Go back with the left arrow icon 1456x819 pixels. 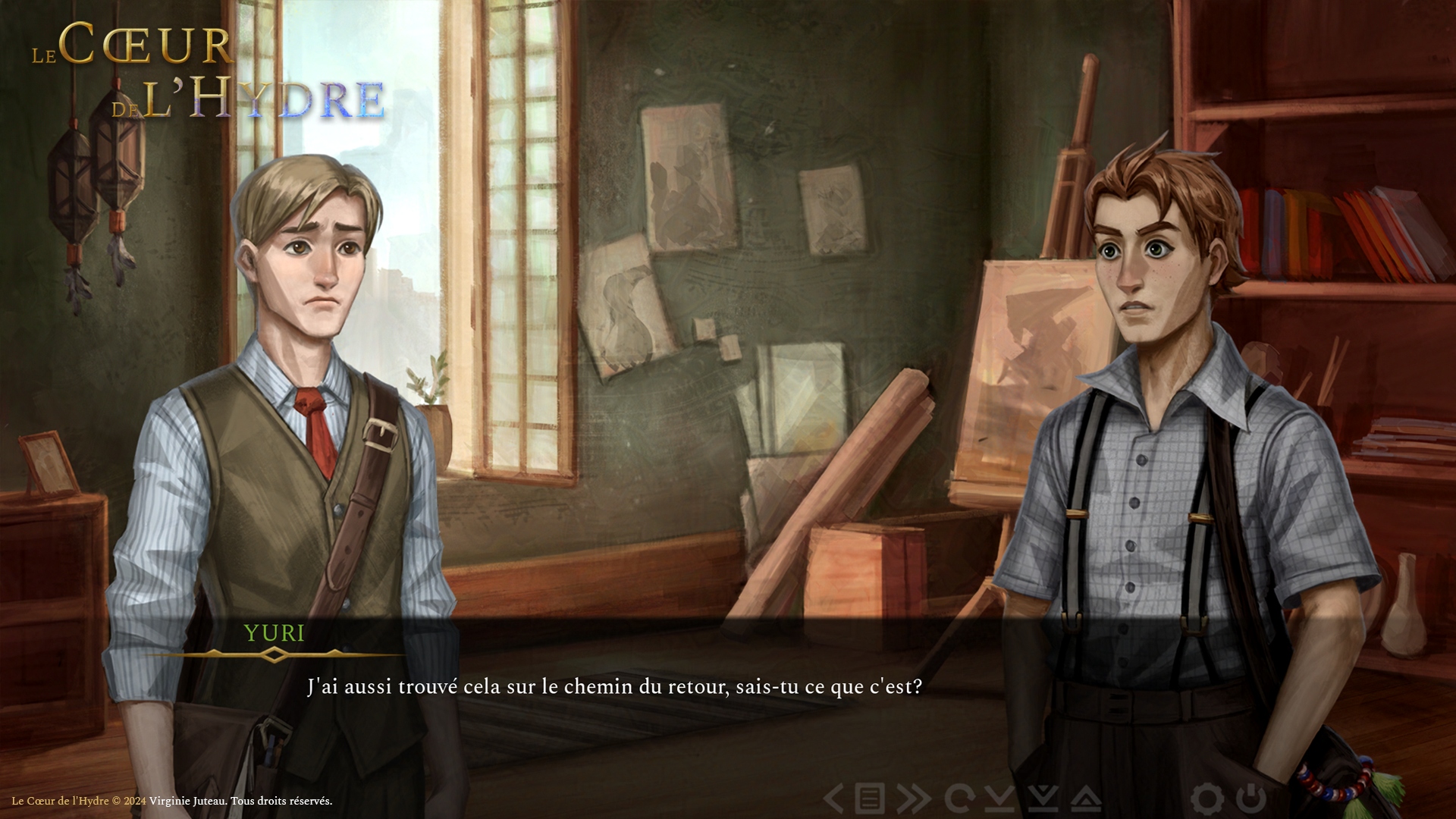pyautogui.click(x=834, y=799)
